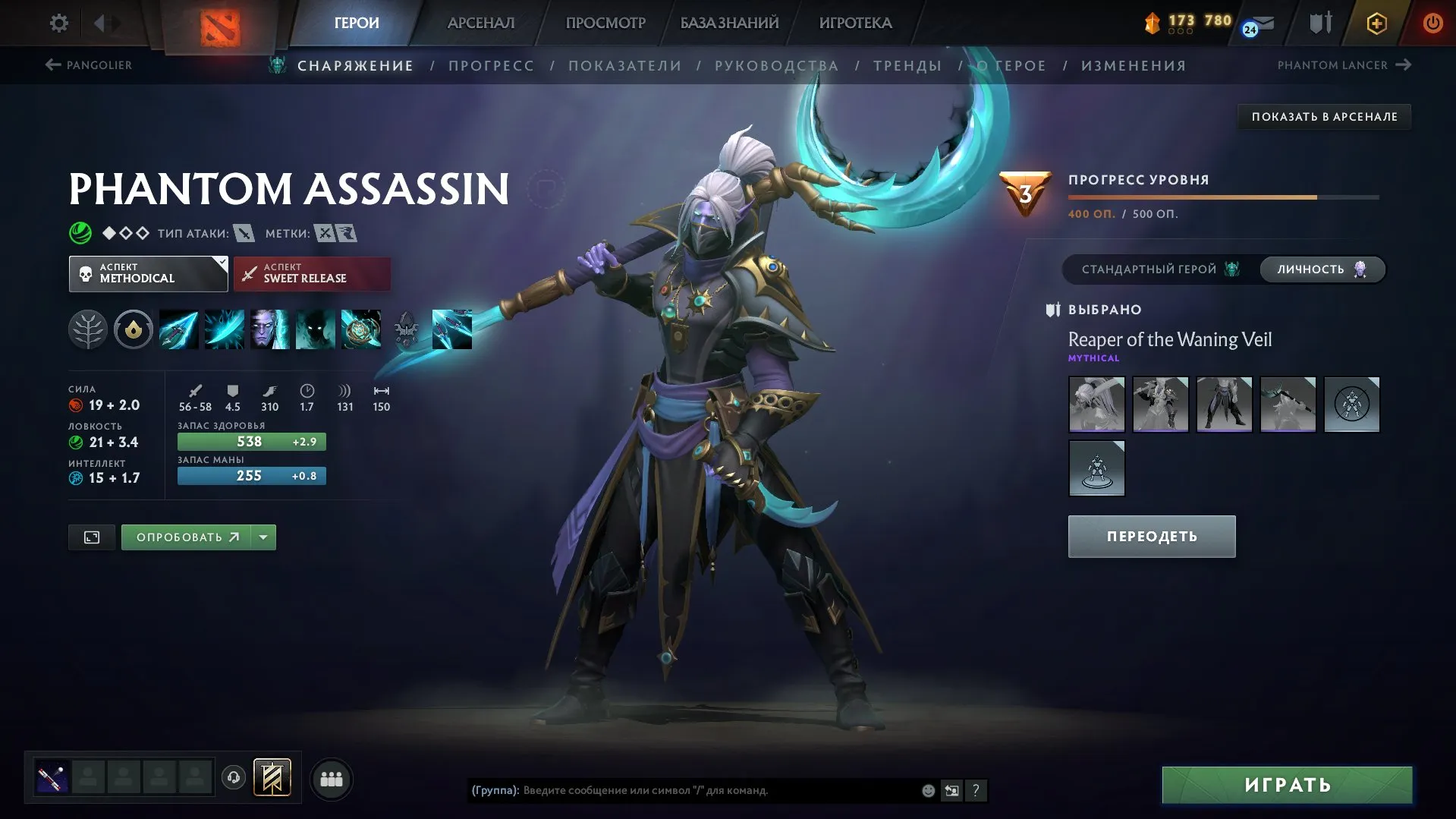Switch to the "Личность" persona toggle
Screen dimensions: 1456x819
[1322, 269]
